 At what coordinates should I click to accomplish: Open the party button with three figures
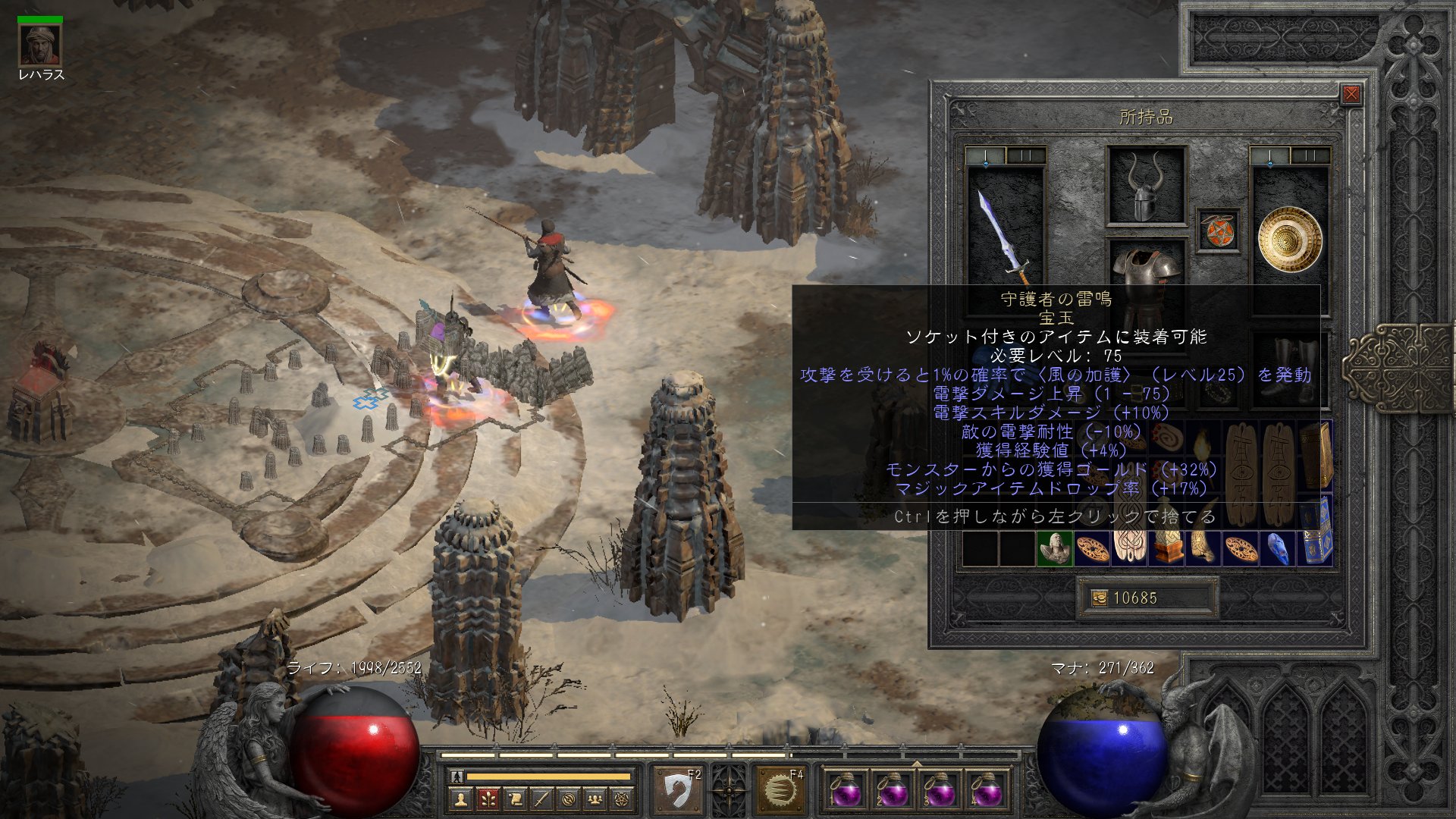[595, 799]
